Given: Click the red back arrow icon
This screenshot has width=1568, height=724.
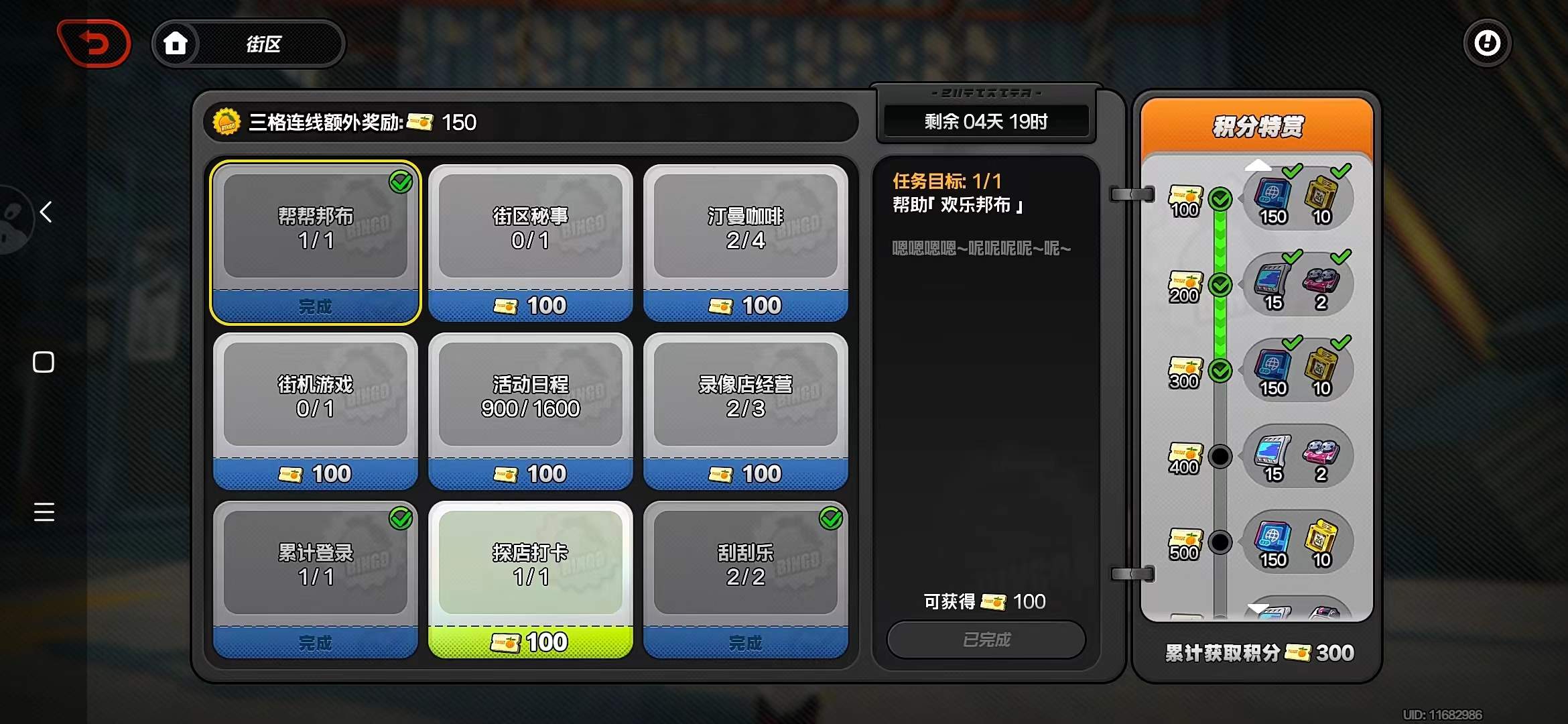Looking at the screenshot, I should tap(94, 43).
